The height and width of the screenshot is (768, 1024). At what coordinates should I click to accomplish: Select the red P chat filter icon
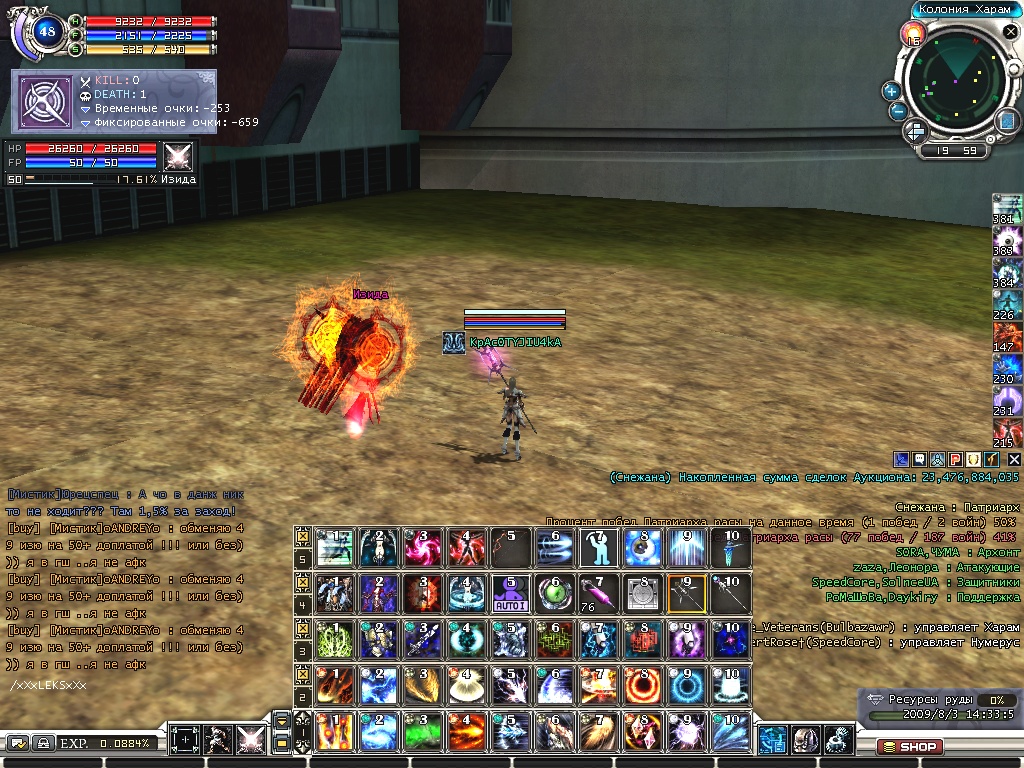[955, 458]
